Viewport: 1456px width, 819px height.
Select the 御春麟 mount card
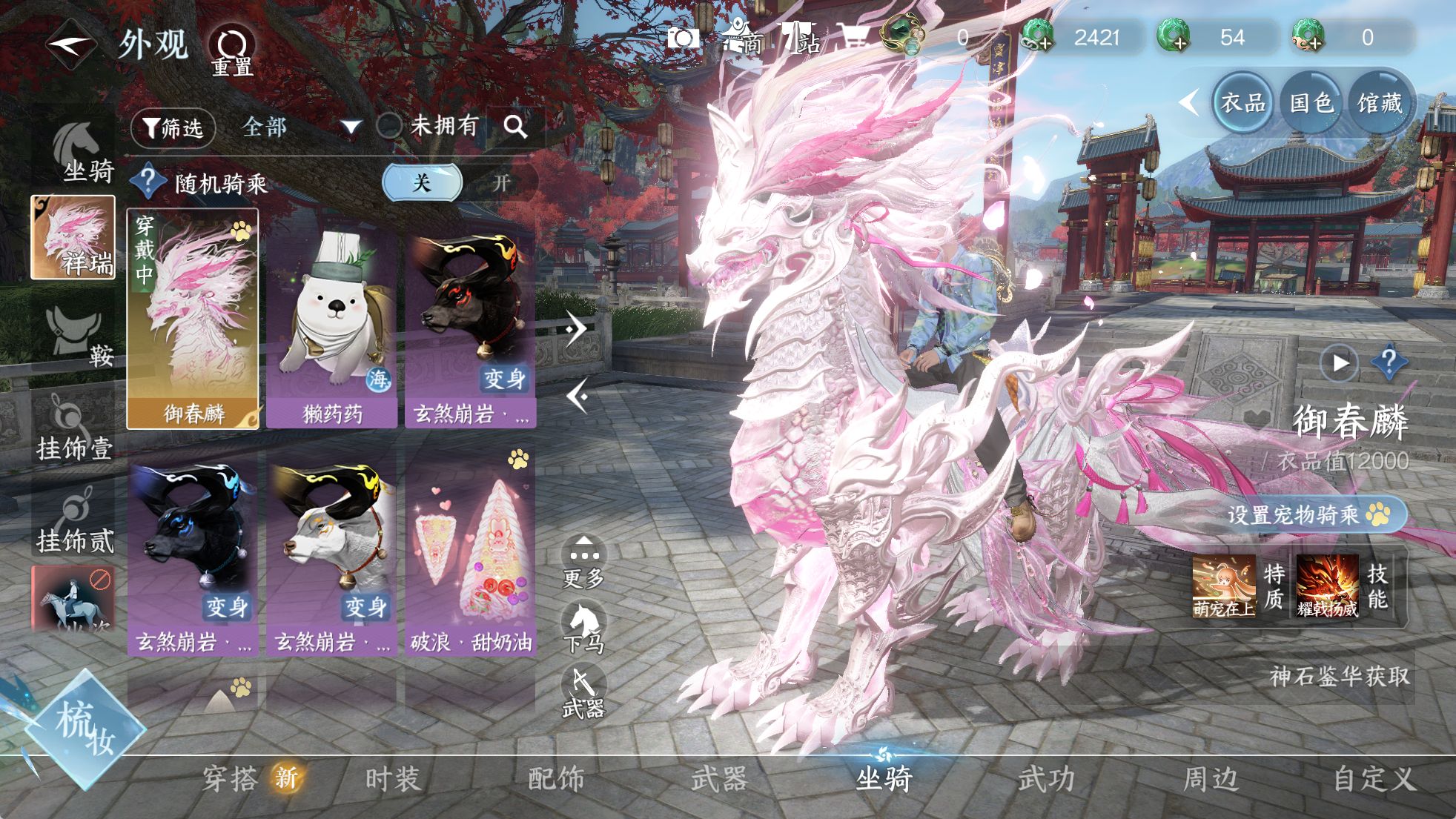coord(193,319)
